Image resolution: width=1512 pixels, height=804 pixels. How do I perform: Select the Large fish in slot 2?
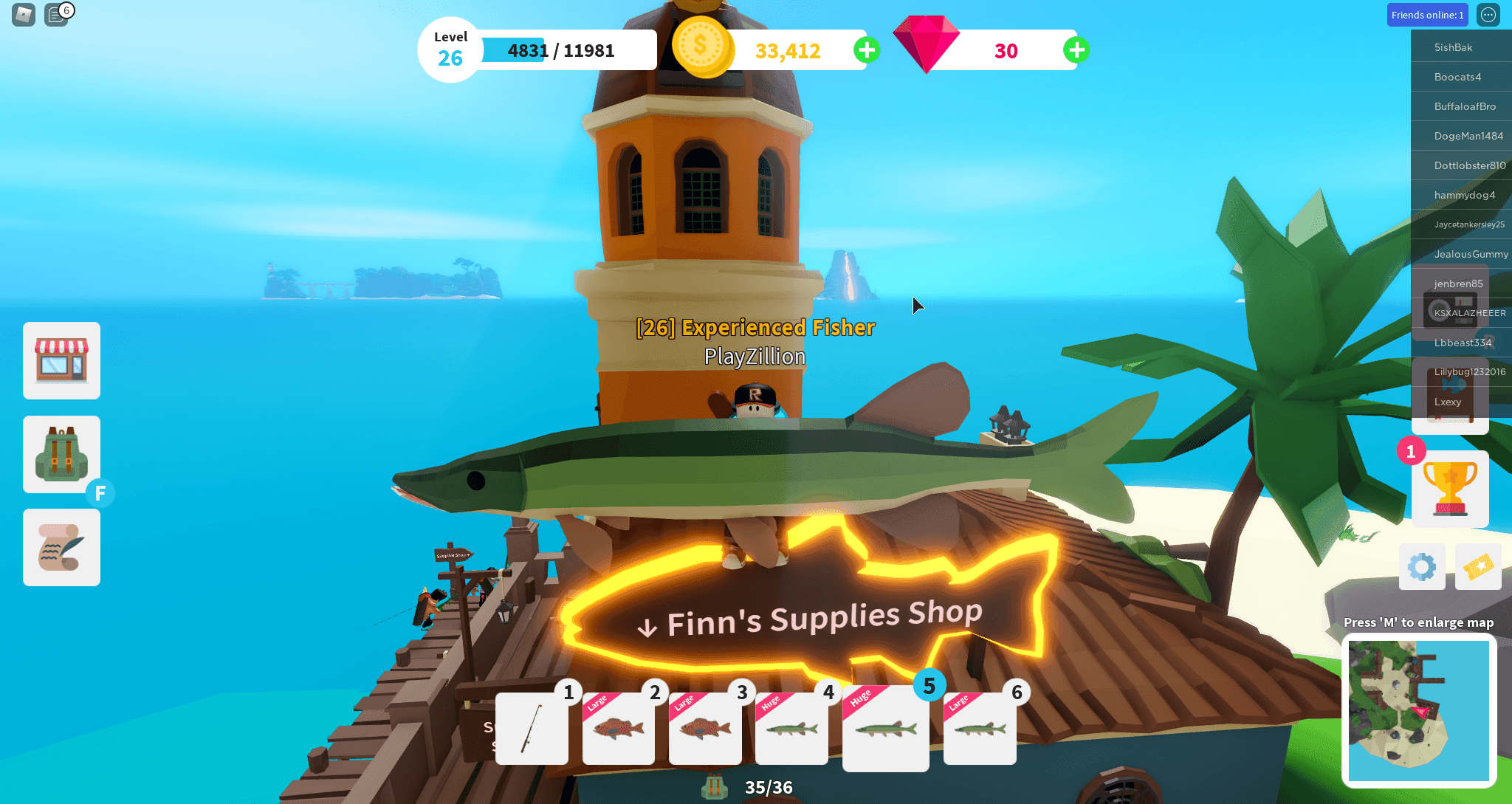[x=618, y=729]
